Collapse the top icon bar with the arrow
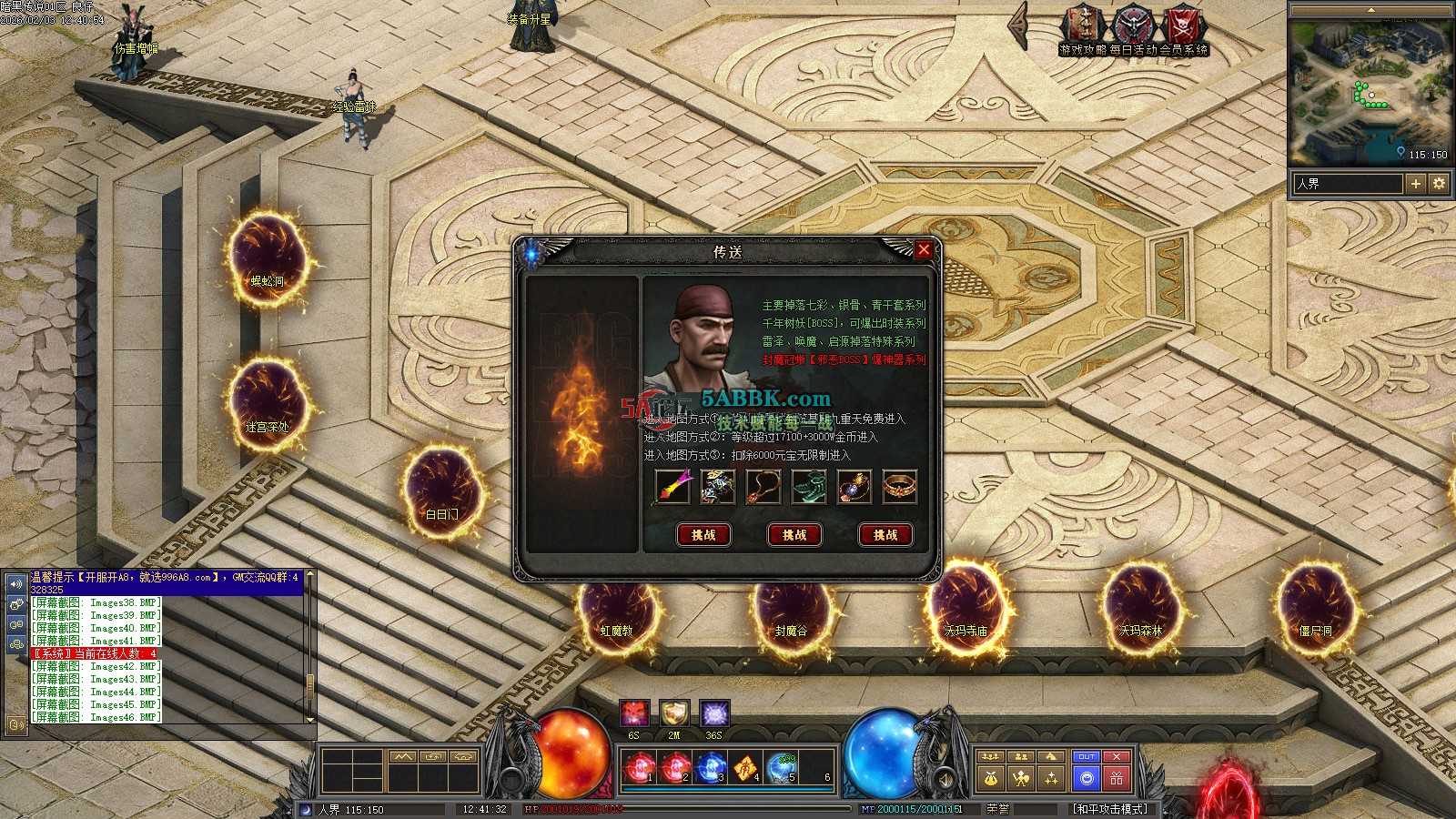 click(1019, 25)
